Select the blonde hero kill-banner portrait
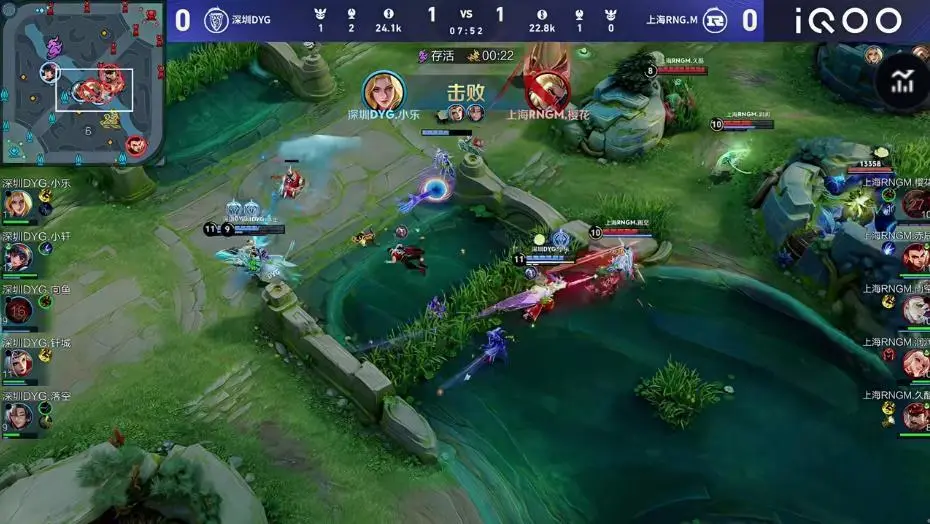Image resolution: width=930 pixels, height=524 pixels. [x=383, y=92]
